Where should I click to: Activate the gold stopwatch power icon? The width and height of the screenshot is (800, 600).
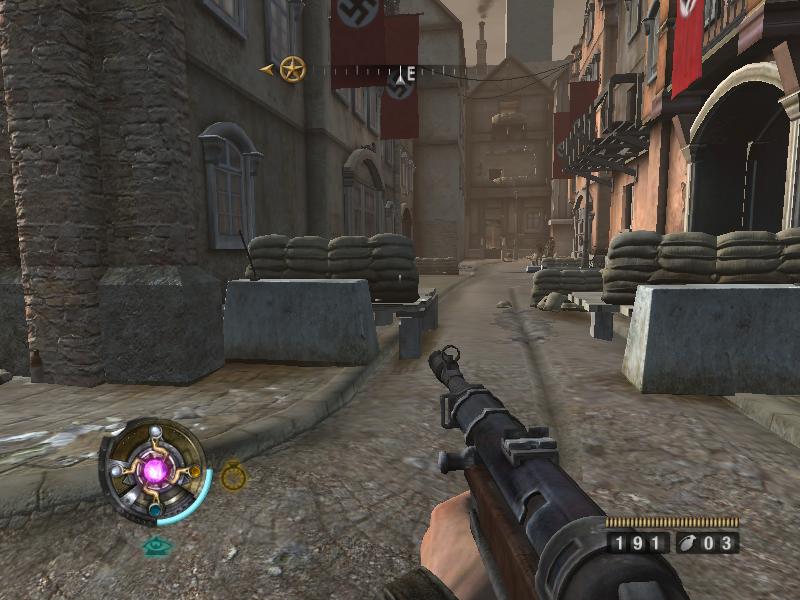[234, 477]
